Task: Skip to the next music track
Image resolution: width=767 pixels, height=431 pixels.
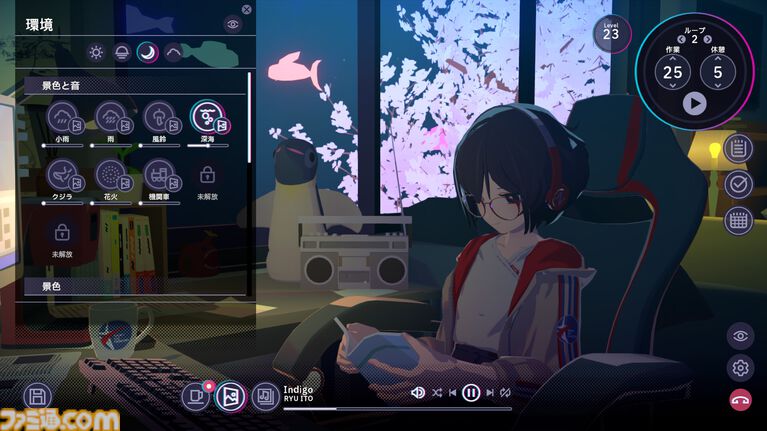Action: point(490,393)
